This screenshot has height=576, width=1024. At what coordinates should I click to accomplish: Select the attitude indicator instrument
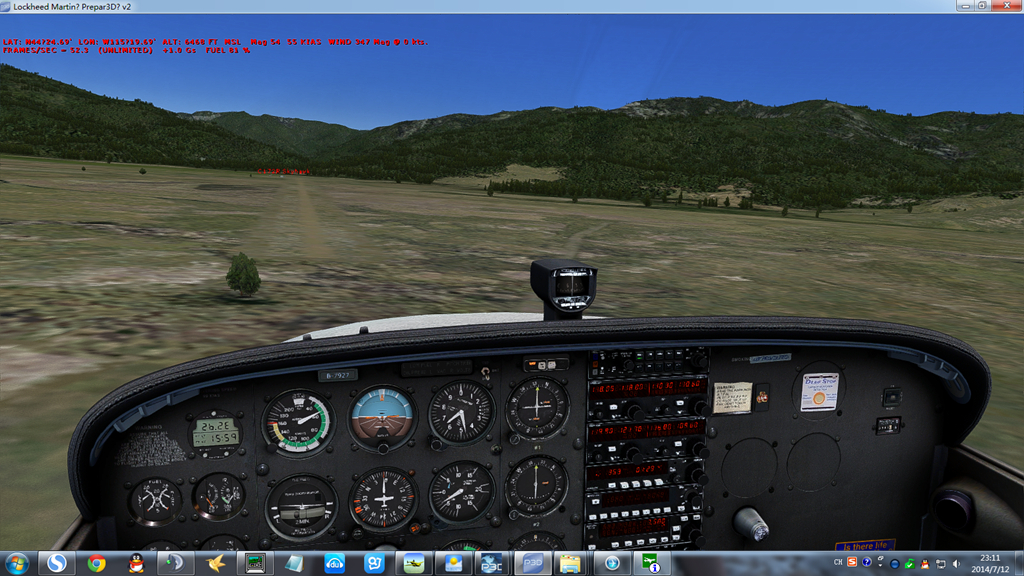pos(383,418)
